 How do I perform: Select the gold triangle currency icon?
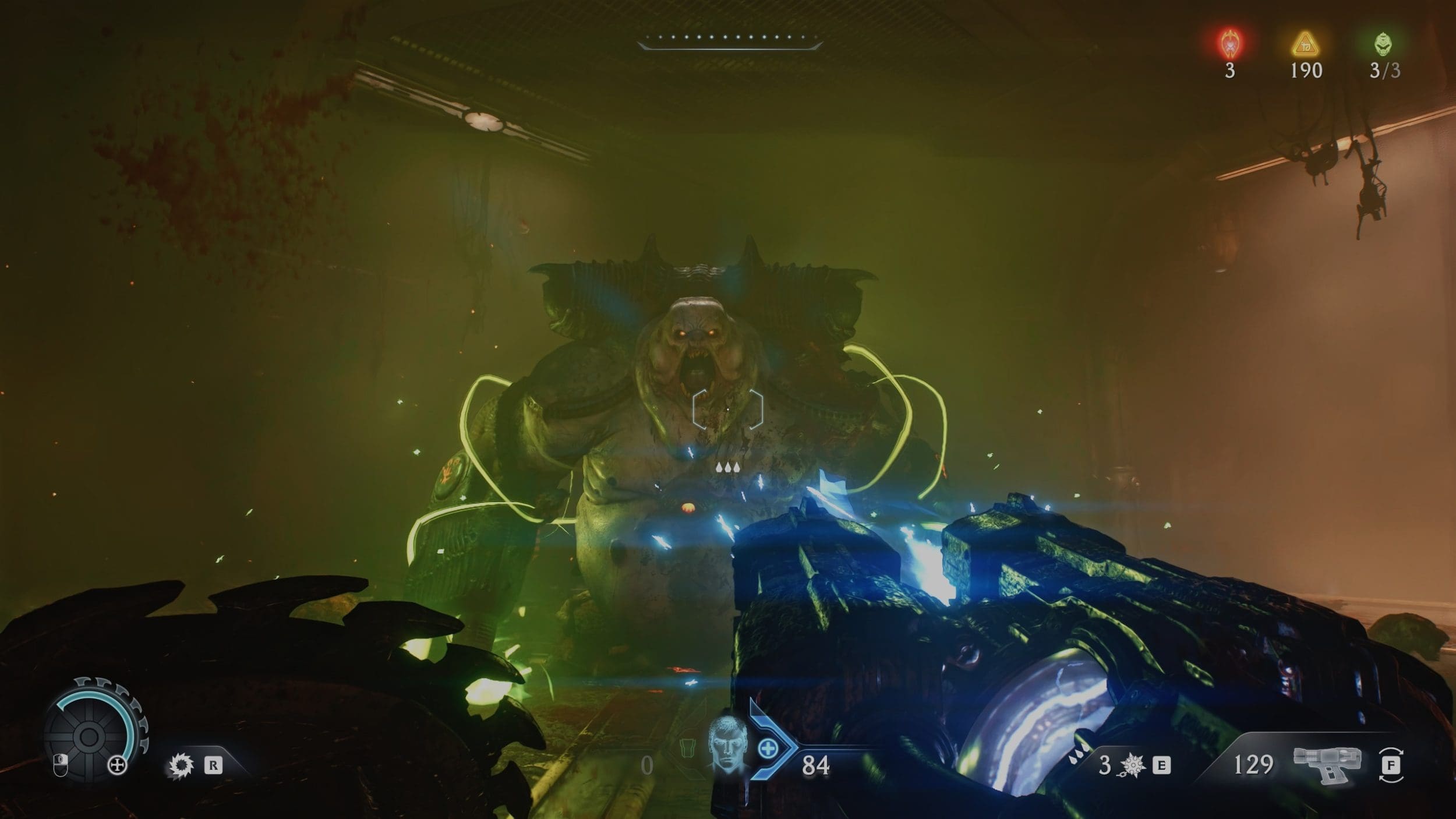pos(1305,44)
